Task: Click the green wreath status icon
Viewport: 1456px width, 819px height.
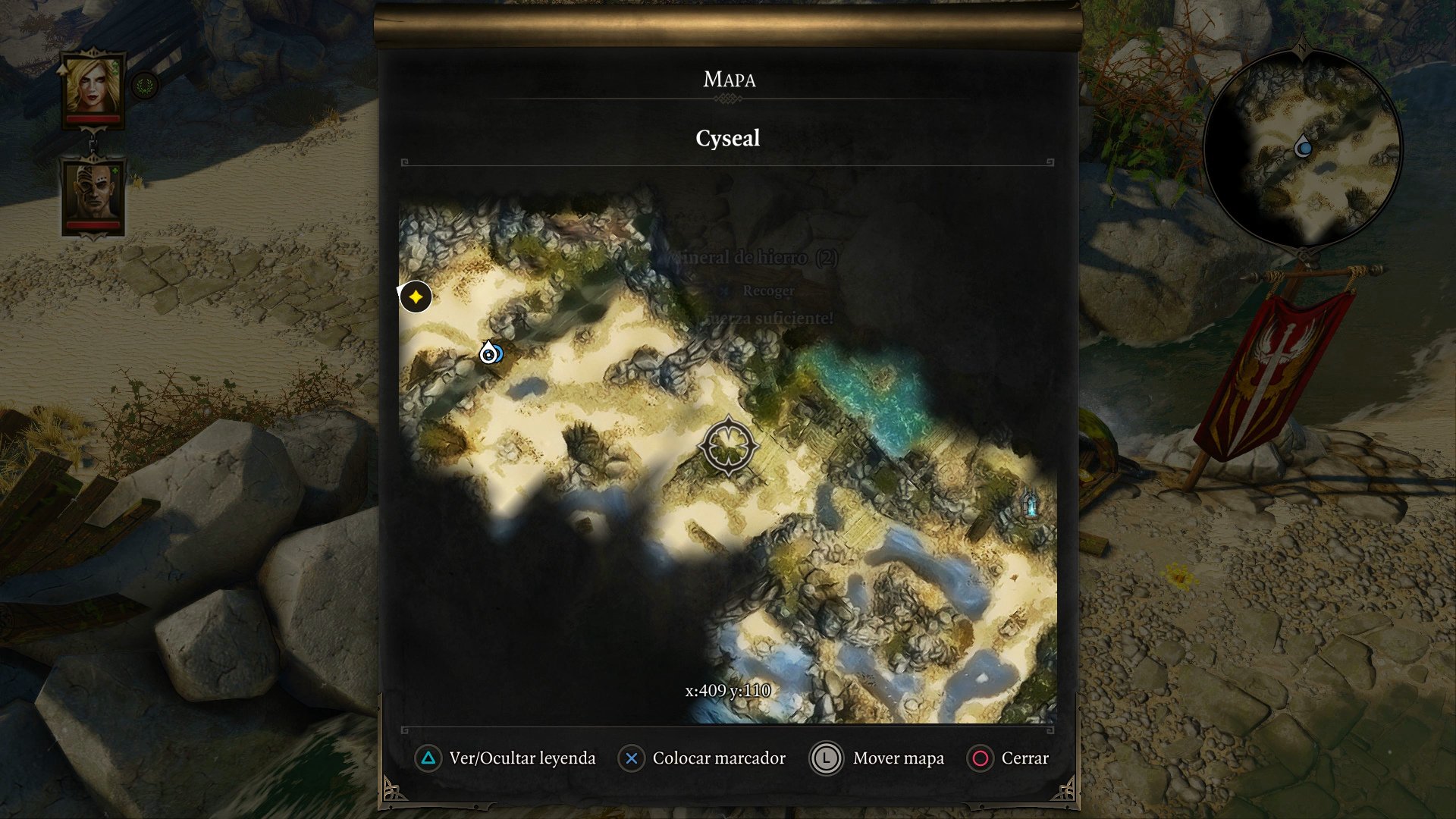Action: 144,86
